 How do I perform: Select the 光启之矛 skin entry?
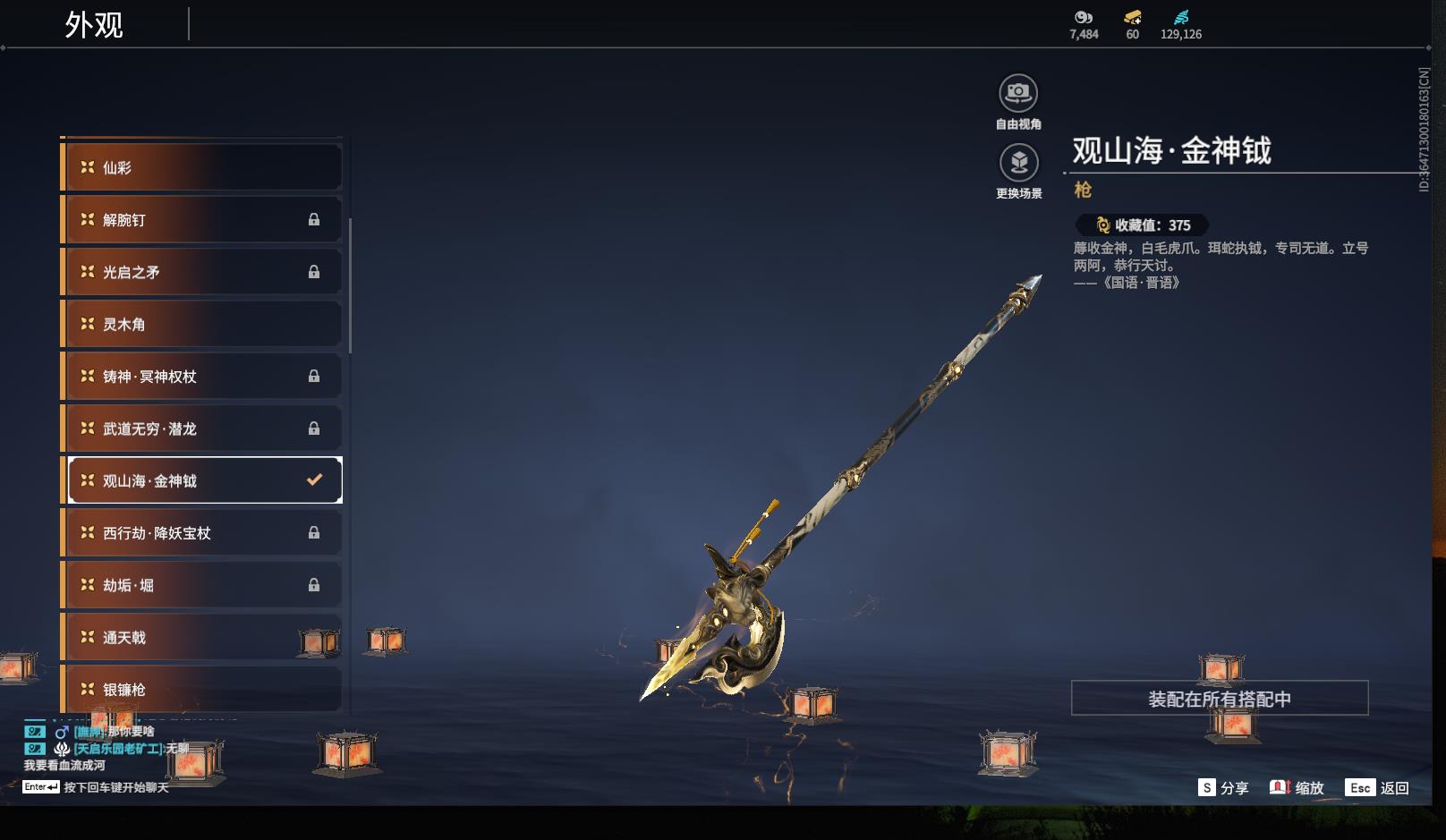(x=201, y=272)
